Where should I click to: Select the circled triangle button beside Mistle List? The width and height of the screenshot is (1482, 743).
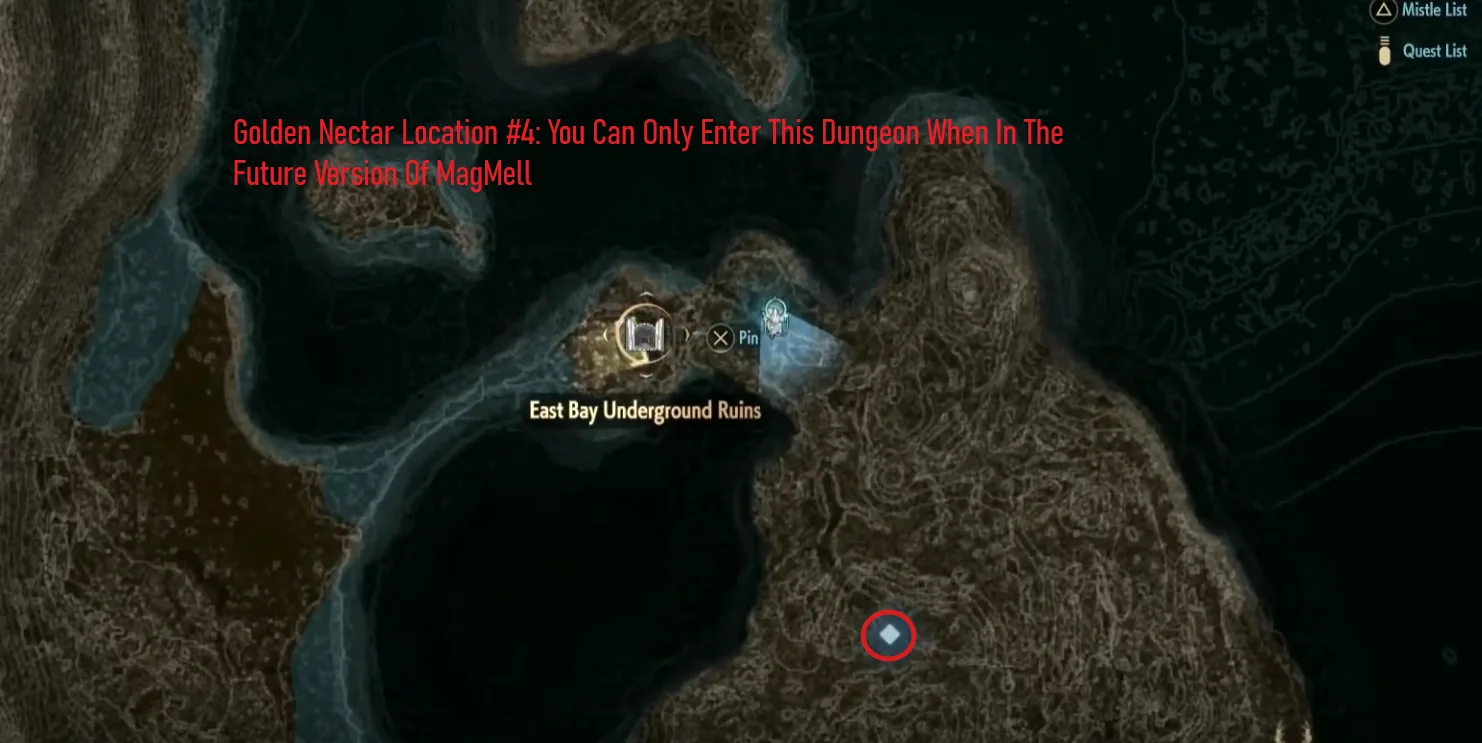(1381, 11)
